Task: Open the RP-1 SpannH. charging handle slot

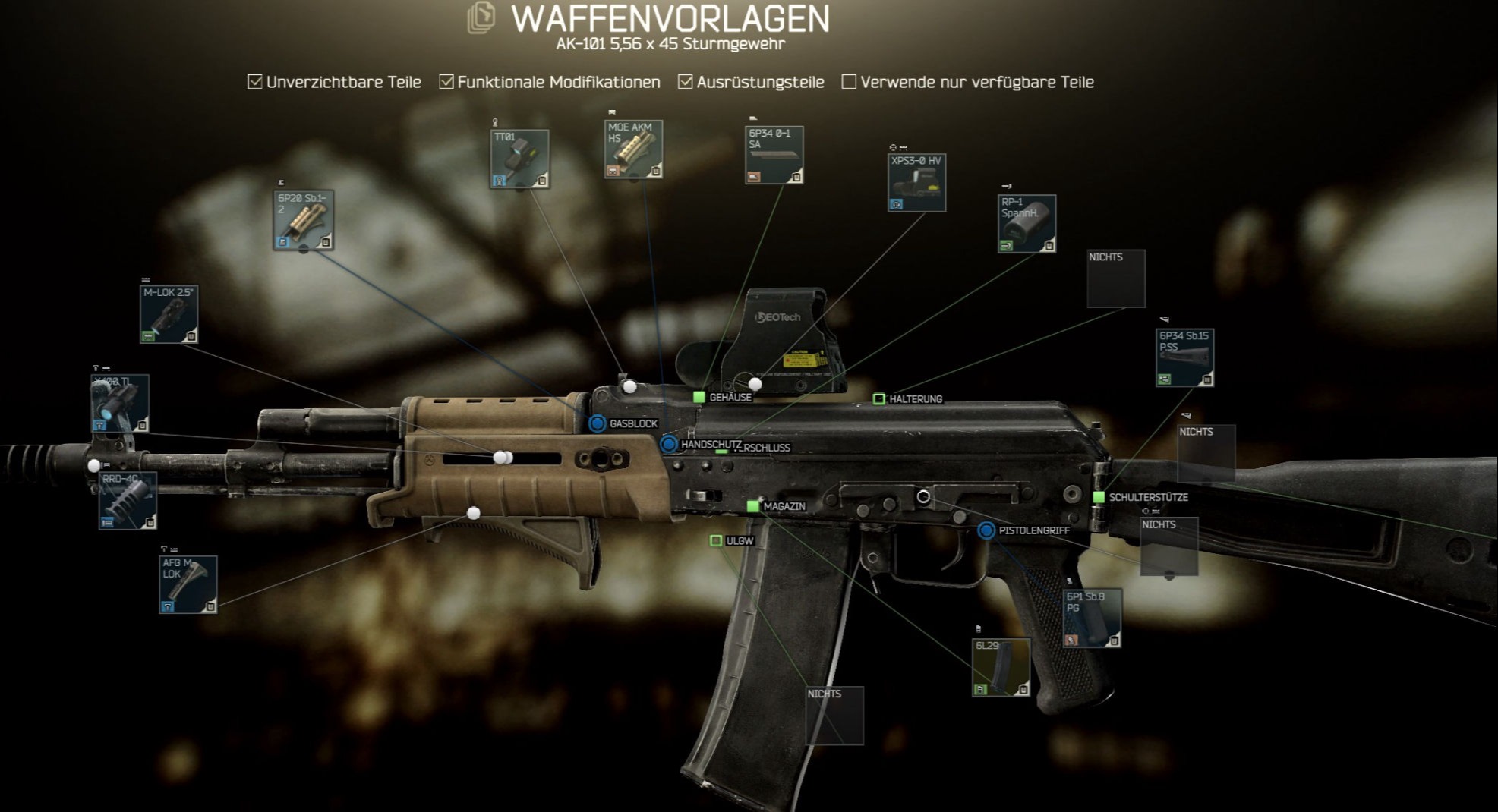Action: coord(1027,224)
